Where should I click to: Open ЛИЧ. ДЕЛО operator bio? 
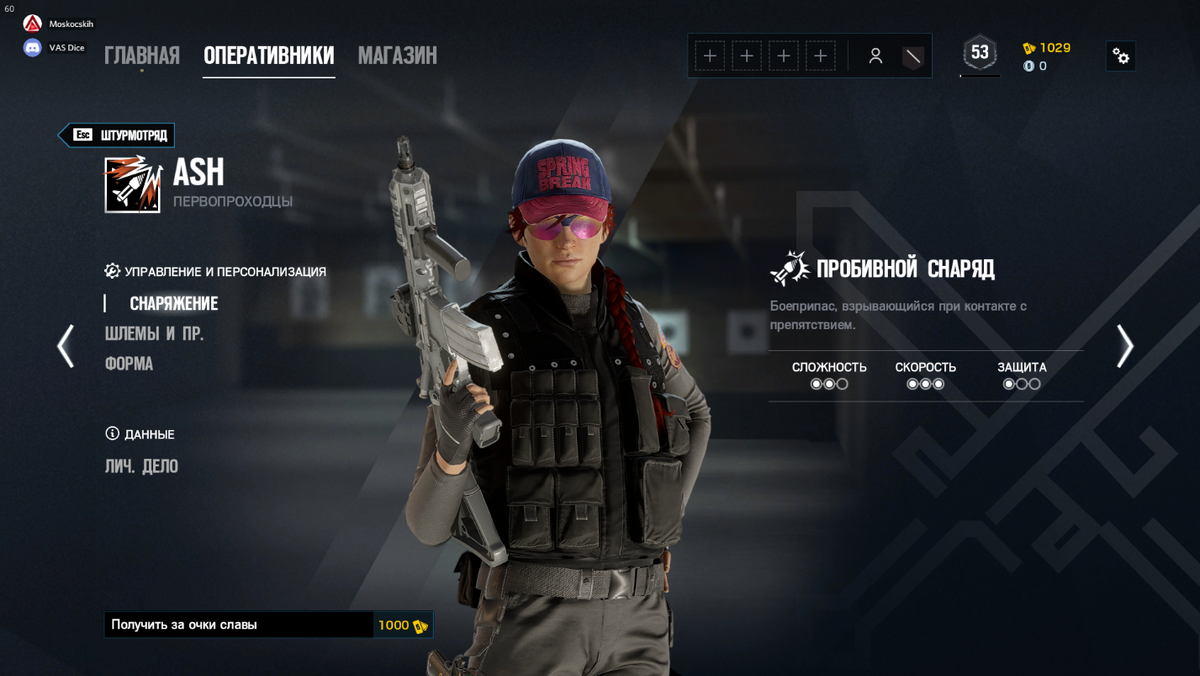pos(141,466)
